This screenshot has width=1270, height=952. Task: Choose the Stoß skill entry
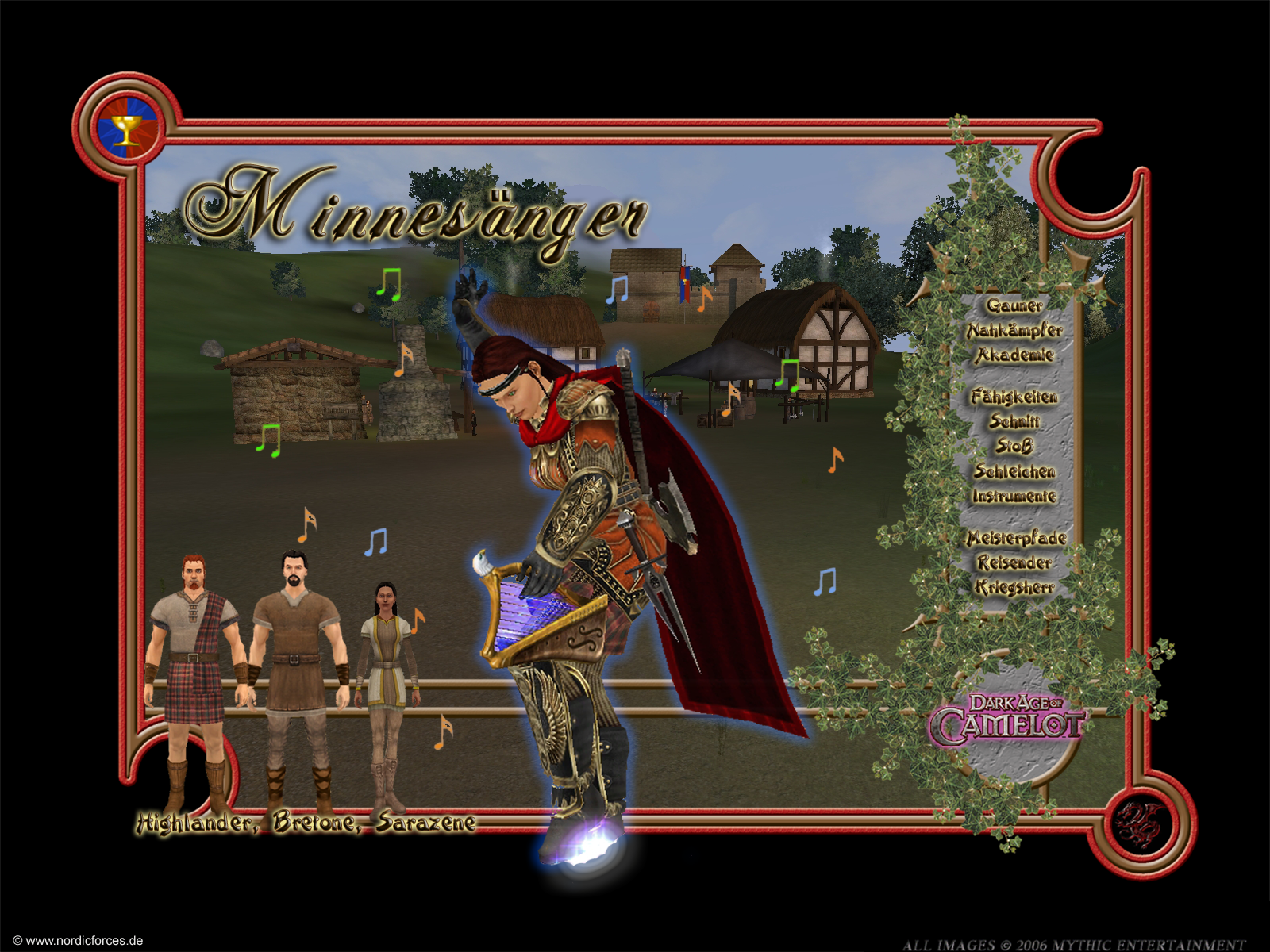tap(1014, 447)
